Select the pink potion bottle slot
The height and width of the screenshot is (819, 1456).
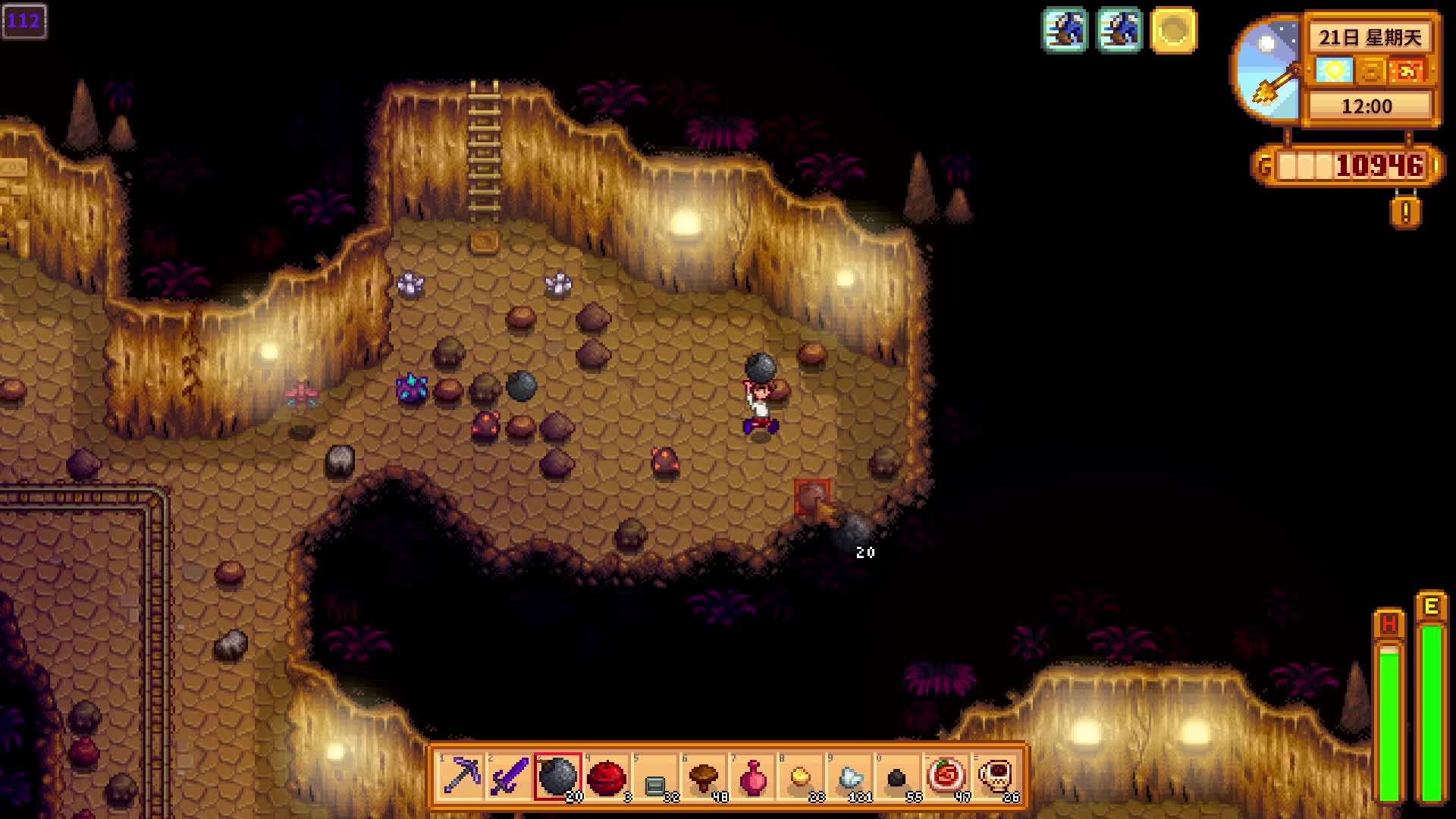tap(752, 776)
